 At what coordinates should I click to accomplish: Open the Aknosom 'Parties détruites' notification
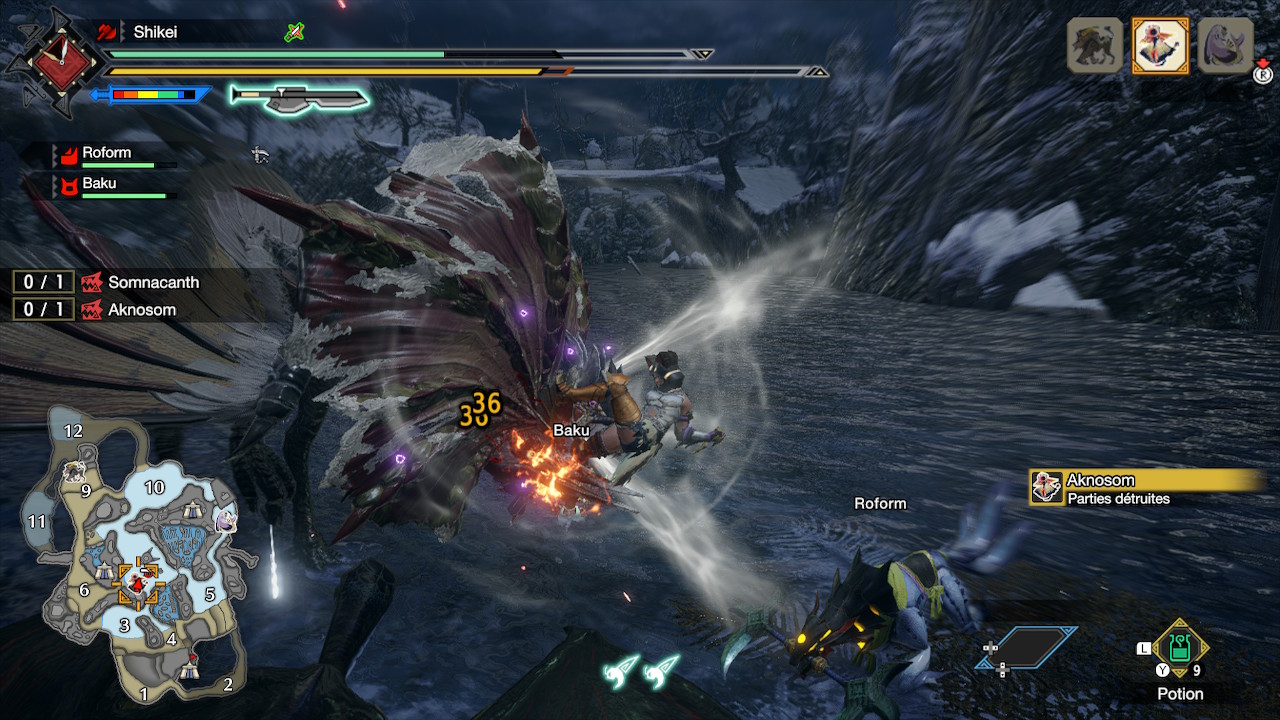[x=1145, y=488]
